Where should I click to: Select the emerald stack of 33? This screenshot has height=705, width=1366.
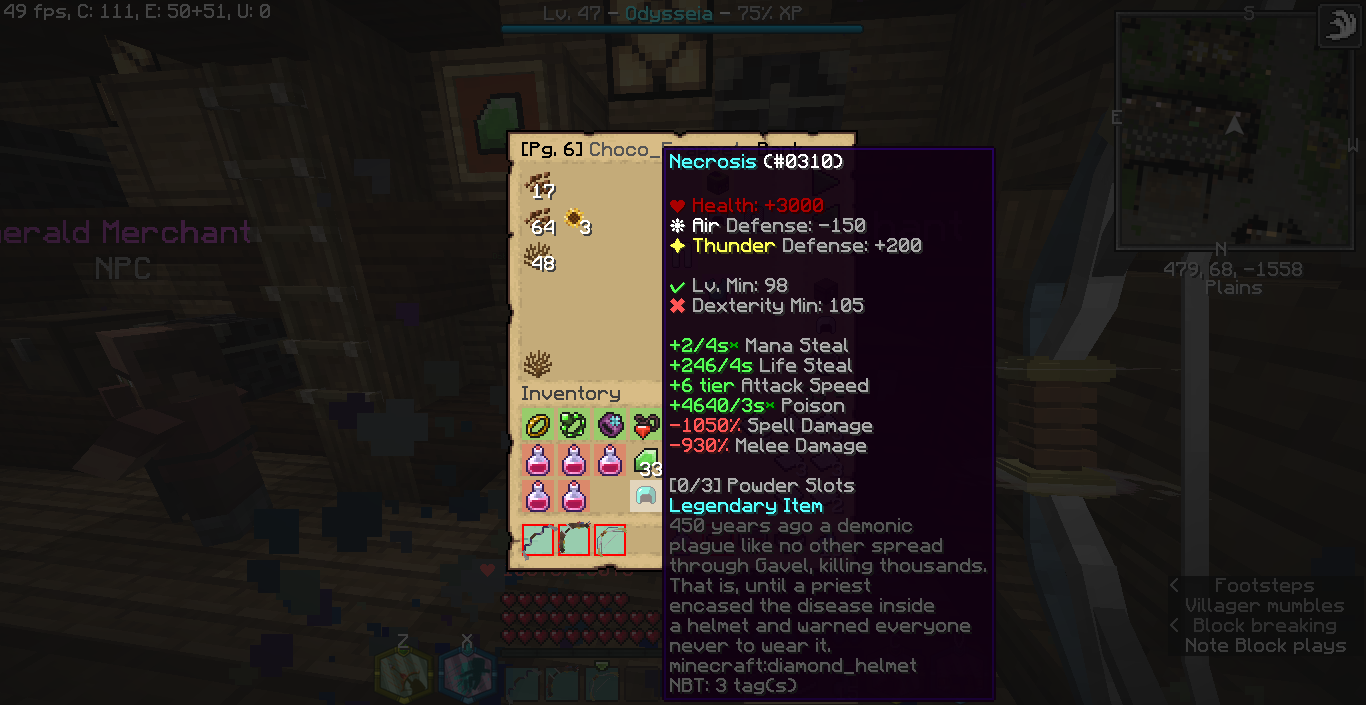pos(646,462)
